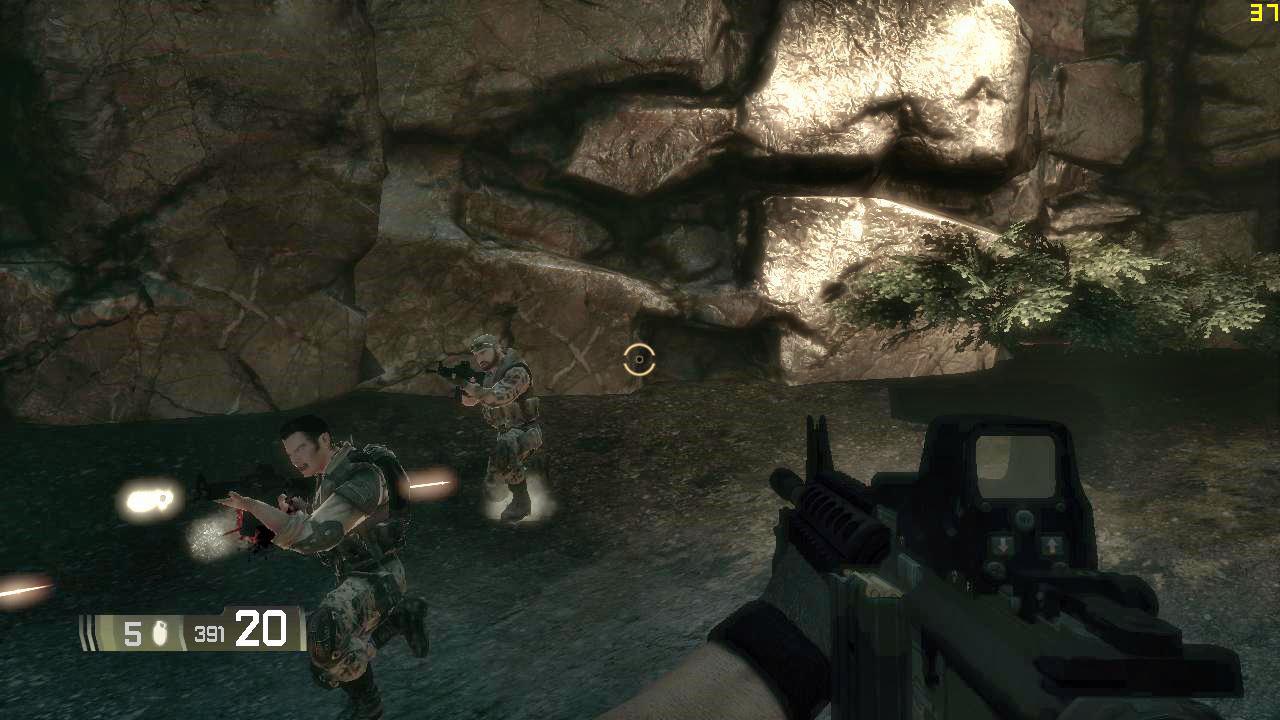Click the grenade icon in the ammo HUD
Screen dimensions: 1280x720
[160, 632]
